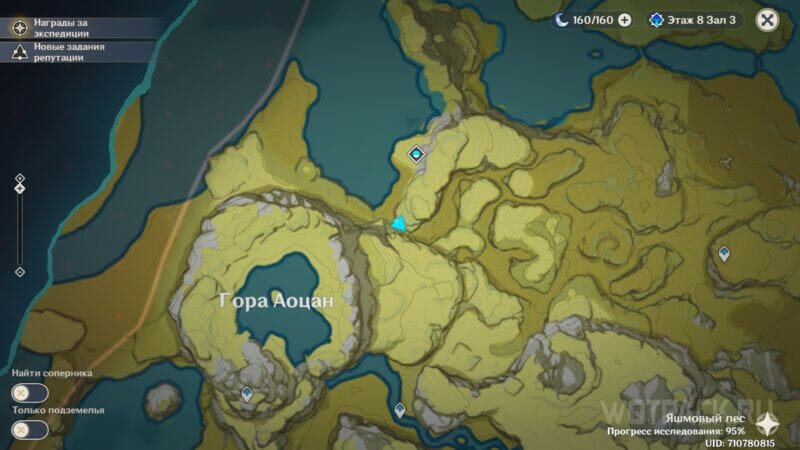The width and height of the screenshot is (800, 450).
Task: Close the map with the X button
Action: [x=767, y=19]
